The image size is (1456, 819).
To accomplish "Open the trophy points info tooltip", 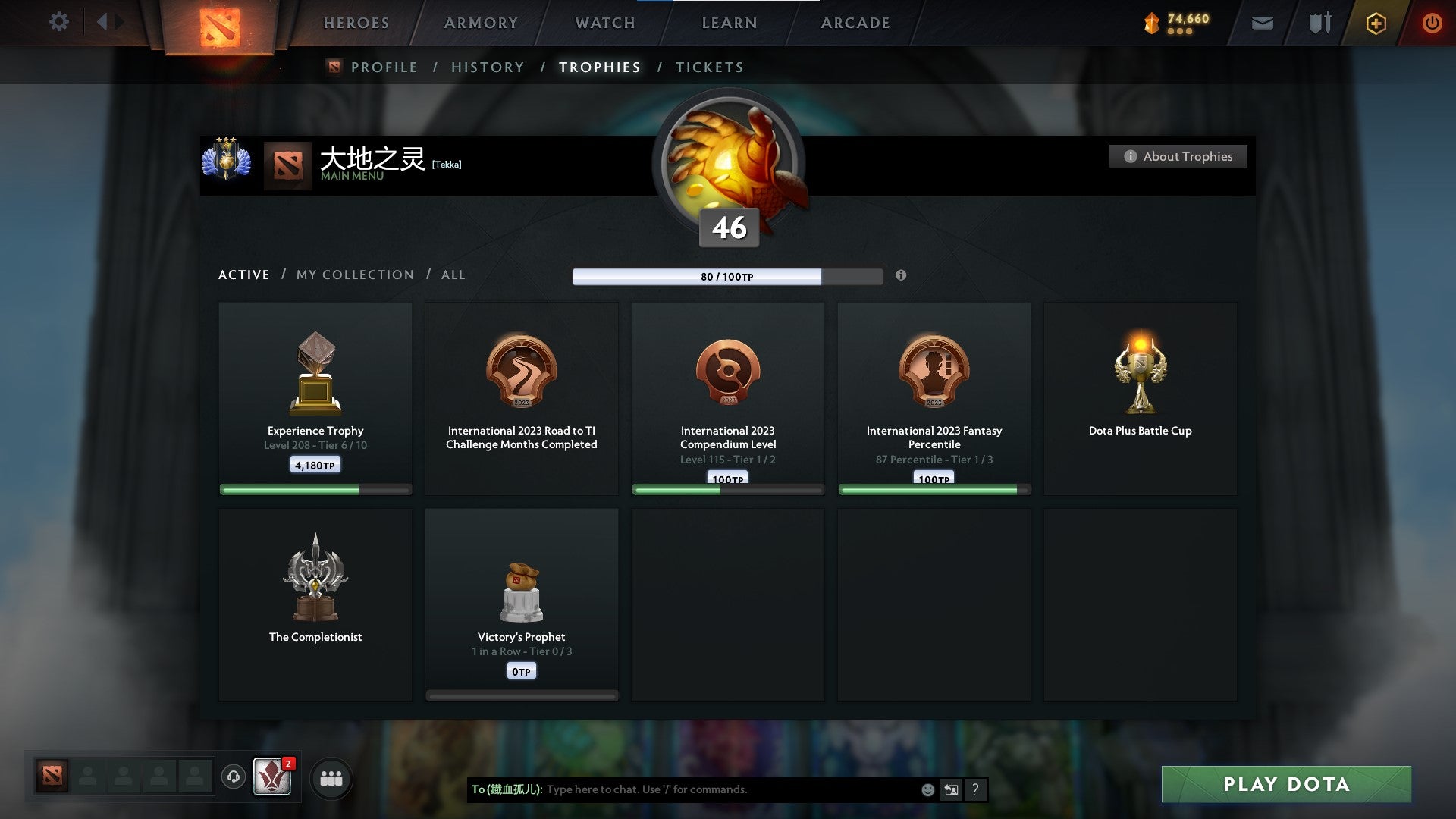I will [901, 276].
